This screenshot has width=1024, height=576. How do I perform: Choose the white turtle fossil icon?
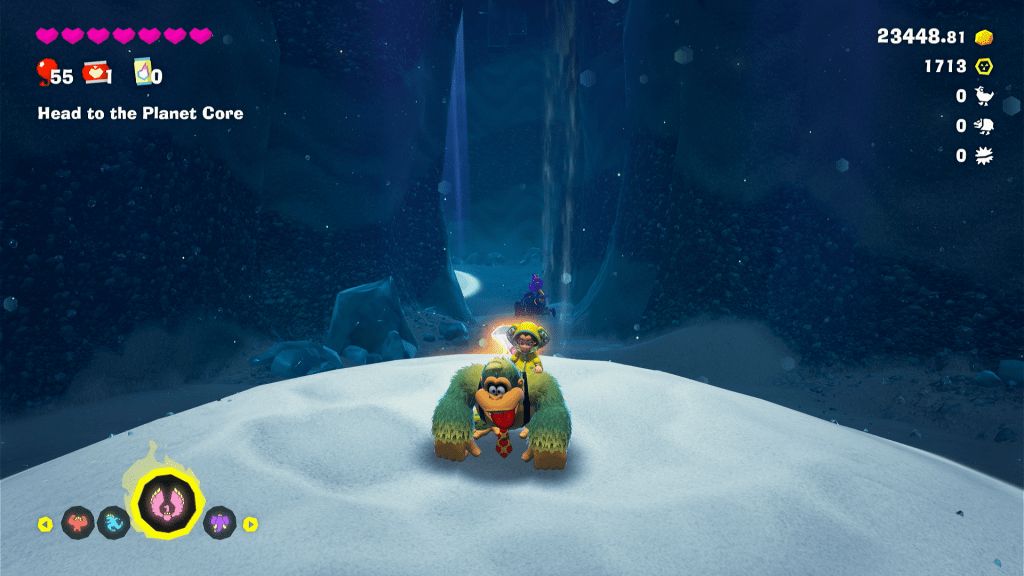click(x=984, y=126)
